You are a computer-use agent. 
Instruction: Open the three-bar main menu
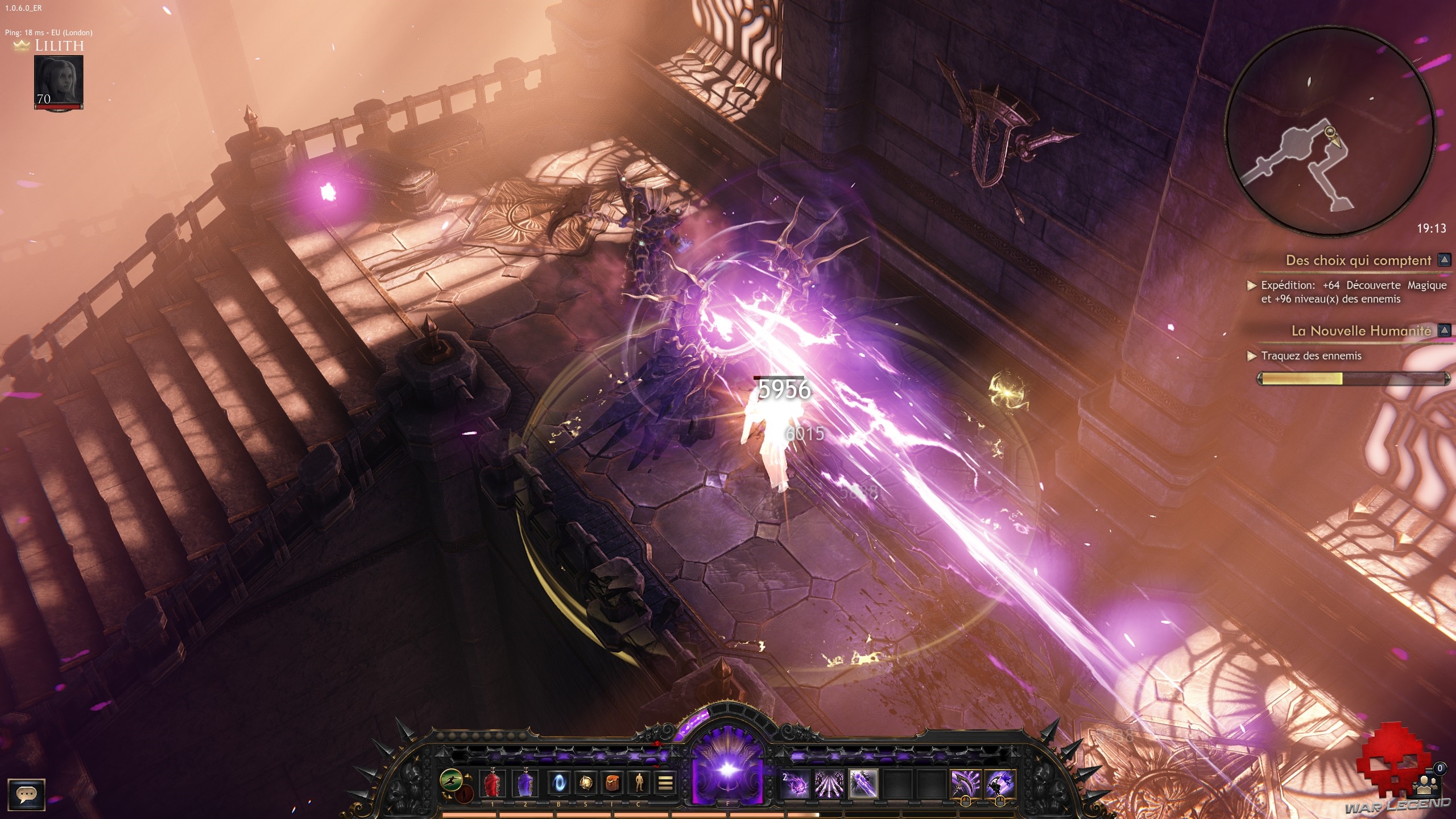[665, 784]
